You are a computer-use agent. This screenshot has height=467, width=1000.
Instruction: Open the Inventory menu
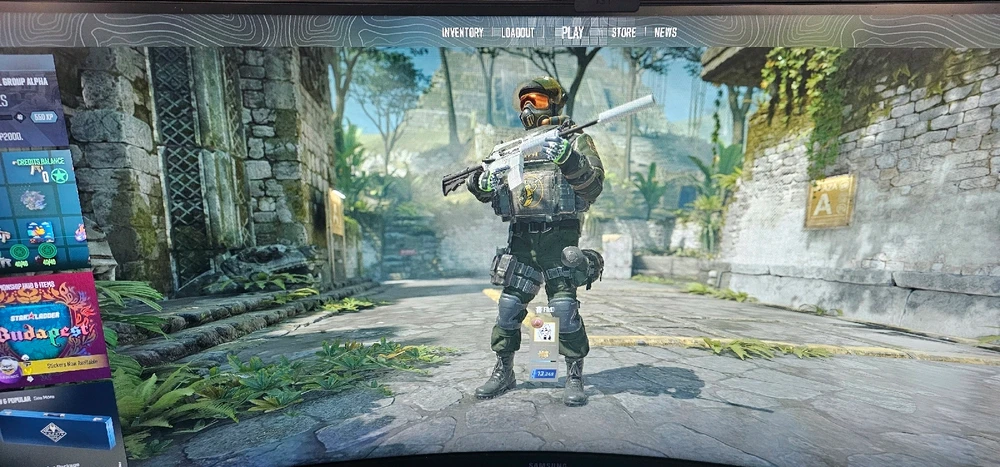pos(462,32)
